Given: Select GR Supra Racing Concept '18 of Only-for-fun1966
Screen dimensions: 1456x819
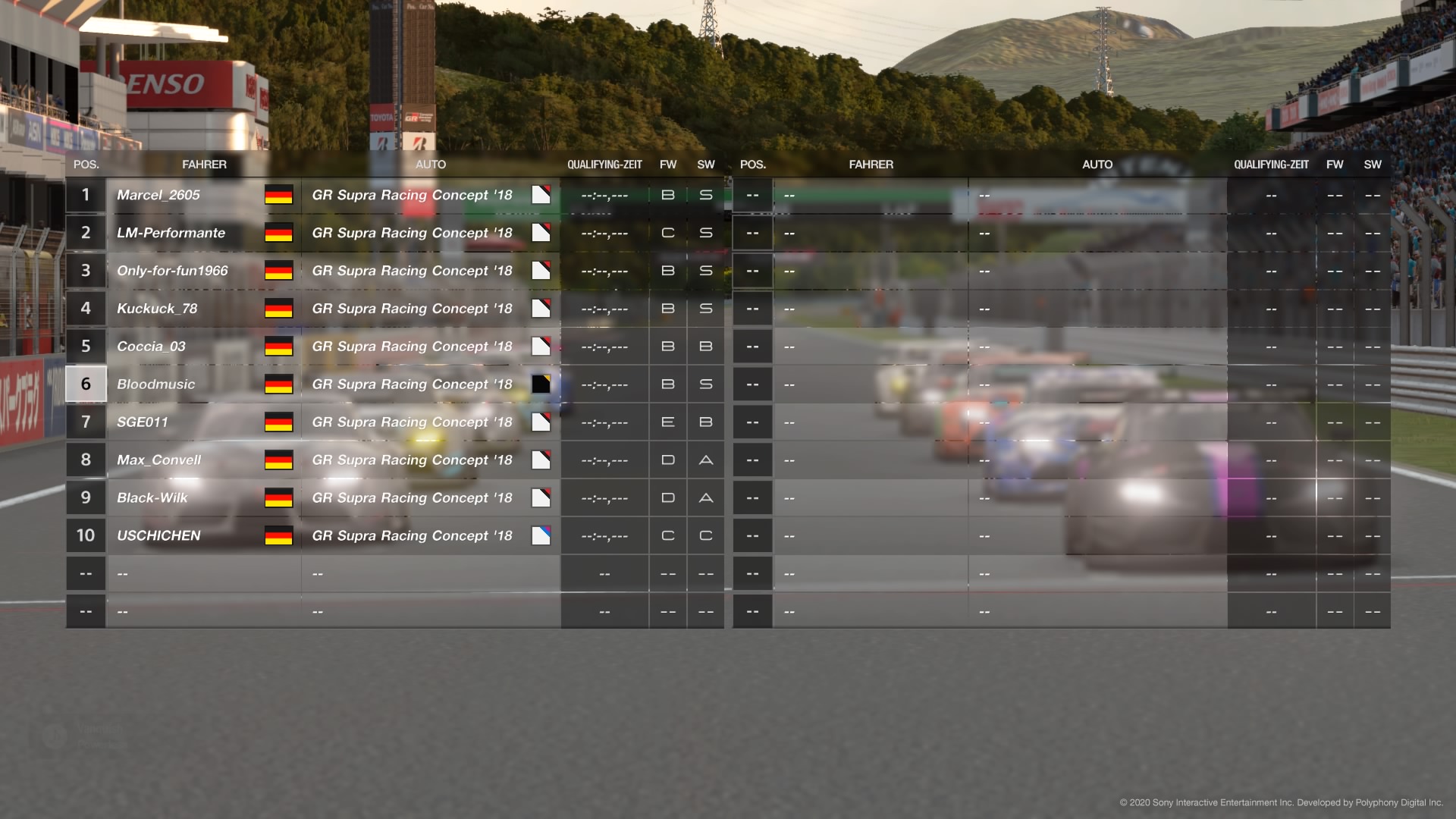Looking at the screenshot, I should (x=412, y=271).
